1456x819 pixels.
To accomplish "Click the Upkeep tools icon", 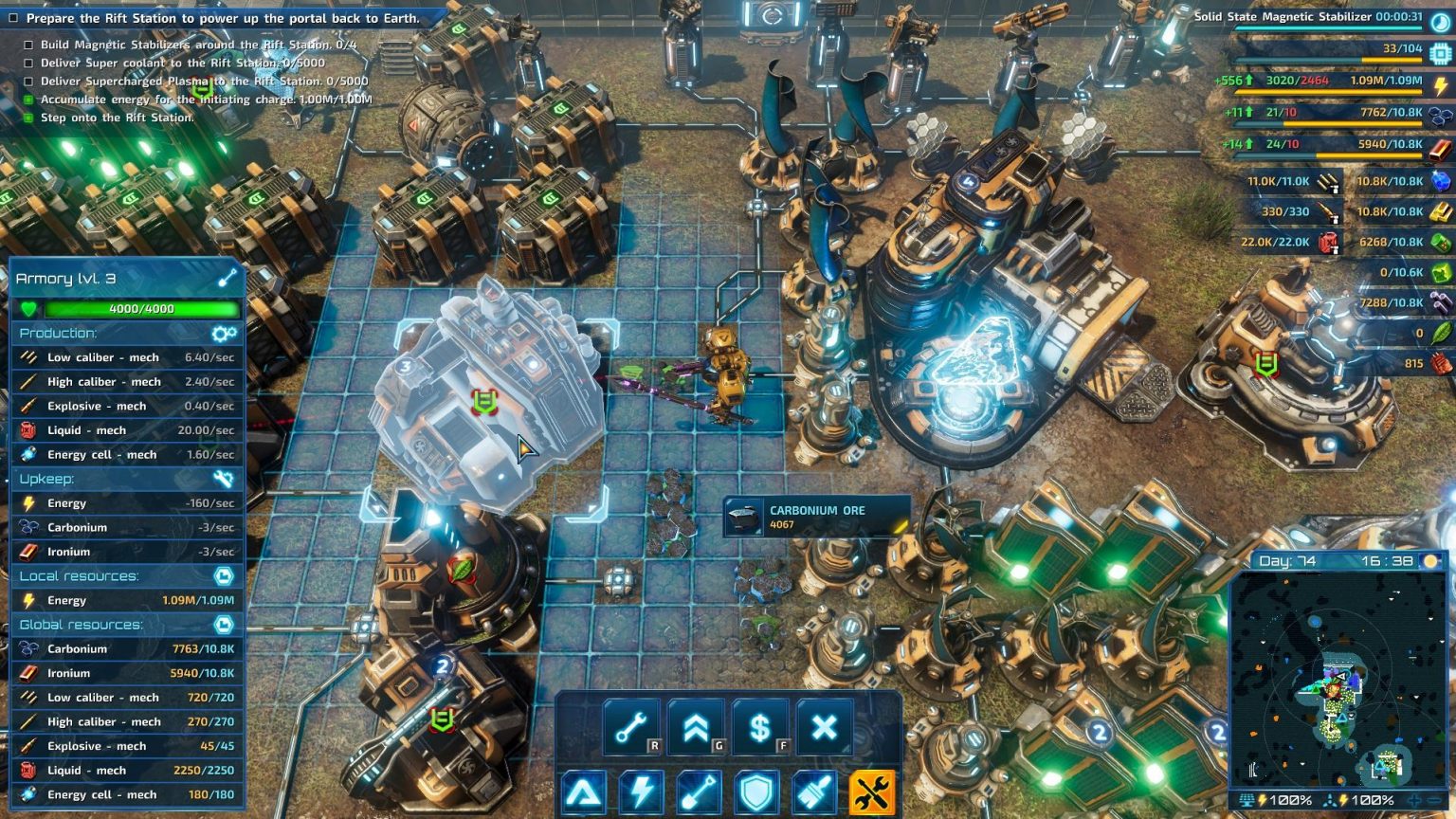I will (224, 479).
